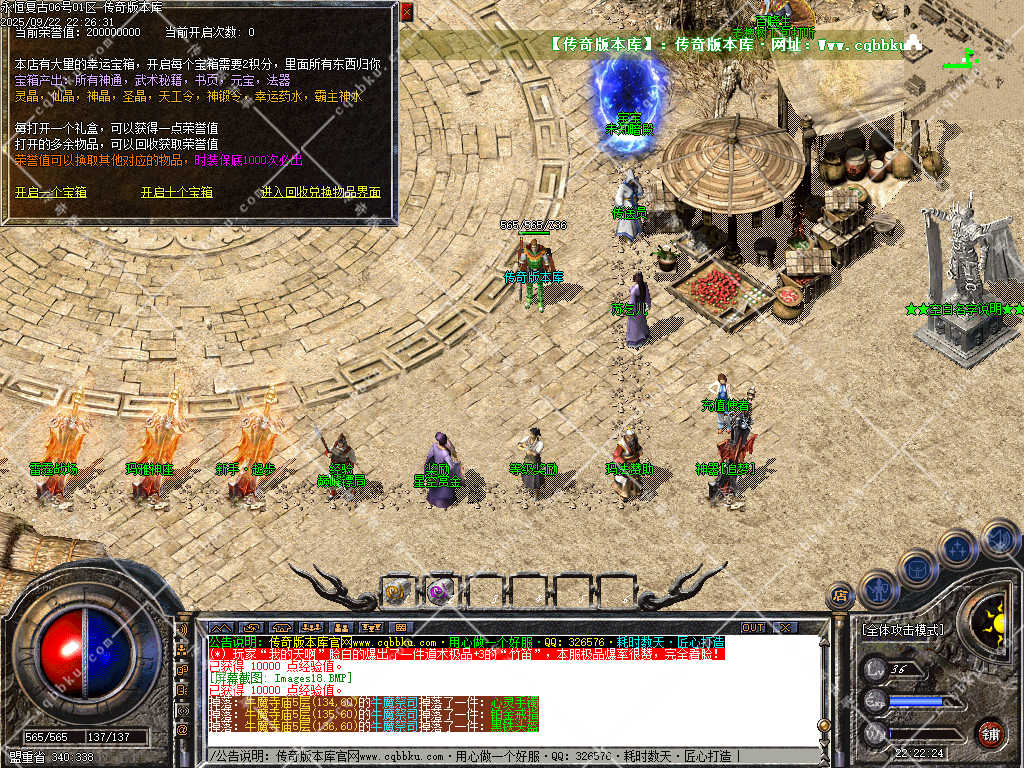The height and width of the screenshot is (768, 1024).
Task: Open the character status round button
Action: [878, 589]
